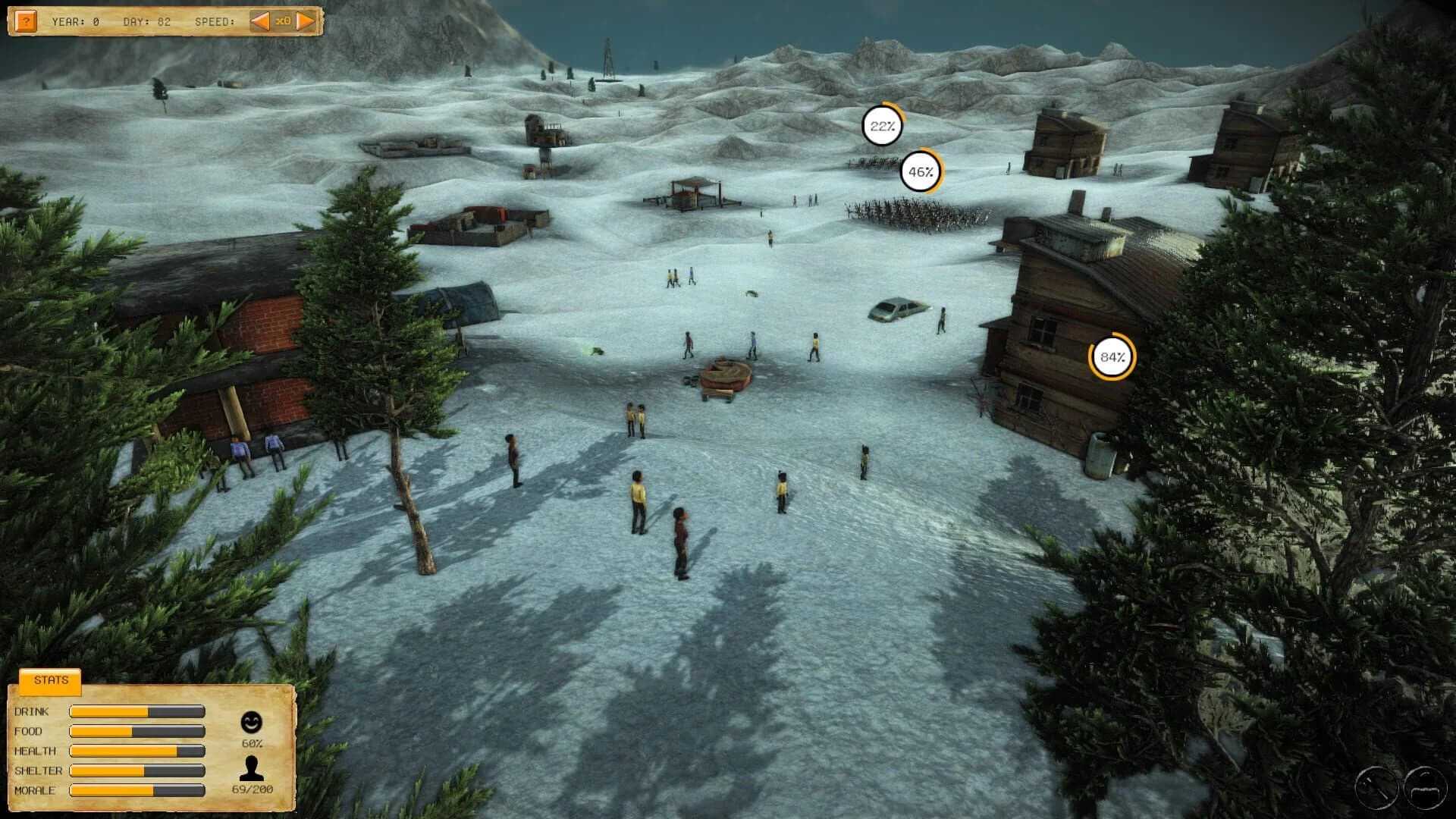Screen dimensions: 1456x819
Task: Decrease game speed with the left arrow
Action: tap(262, 20)
